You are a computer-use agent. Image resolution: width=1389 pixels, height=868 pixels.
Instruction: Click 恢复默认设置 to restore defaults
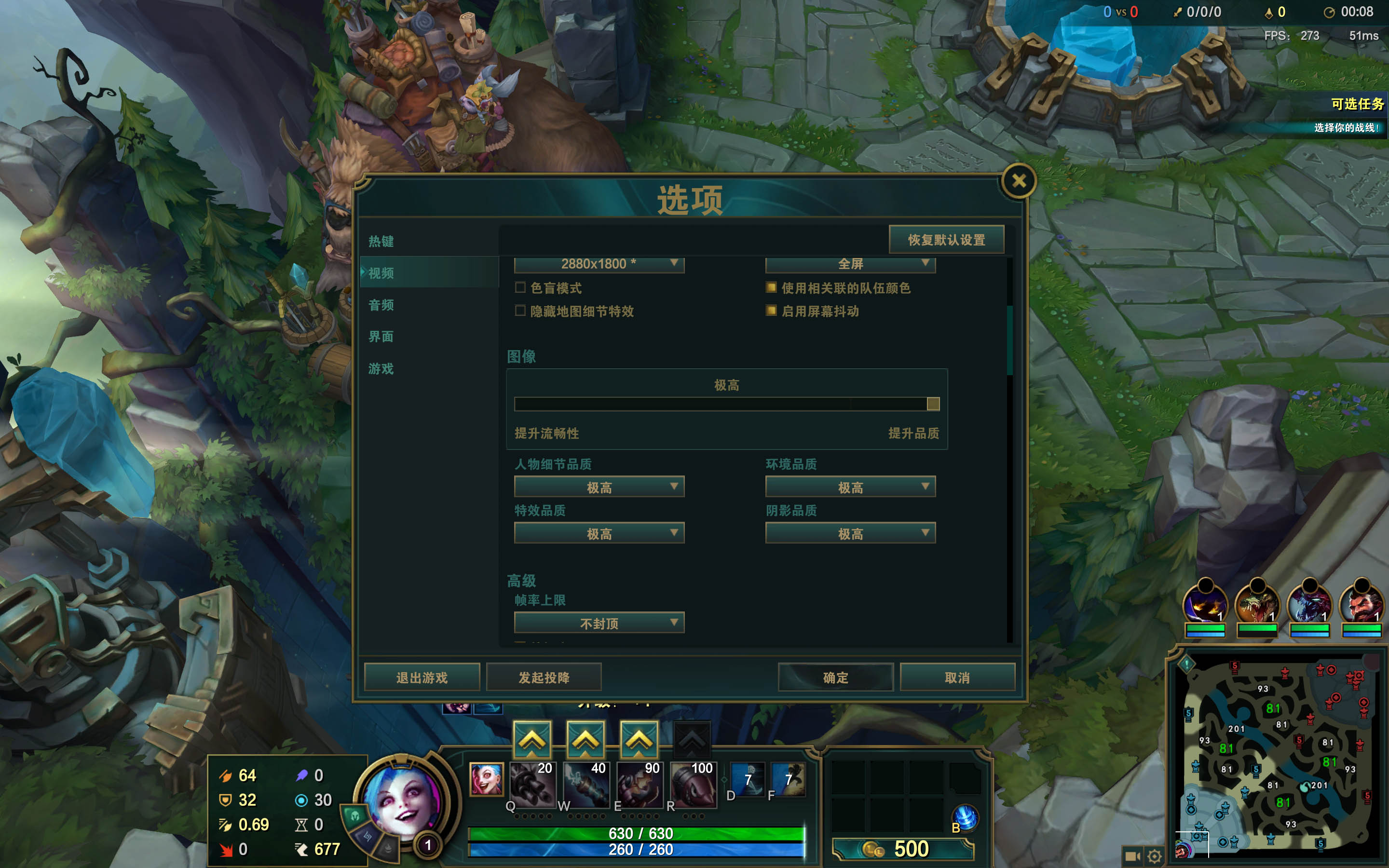point(946,240)
